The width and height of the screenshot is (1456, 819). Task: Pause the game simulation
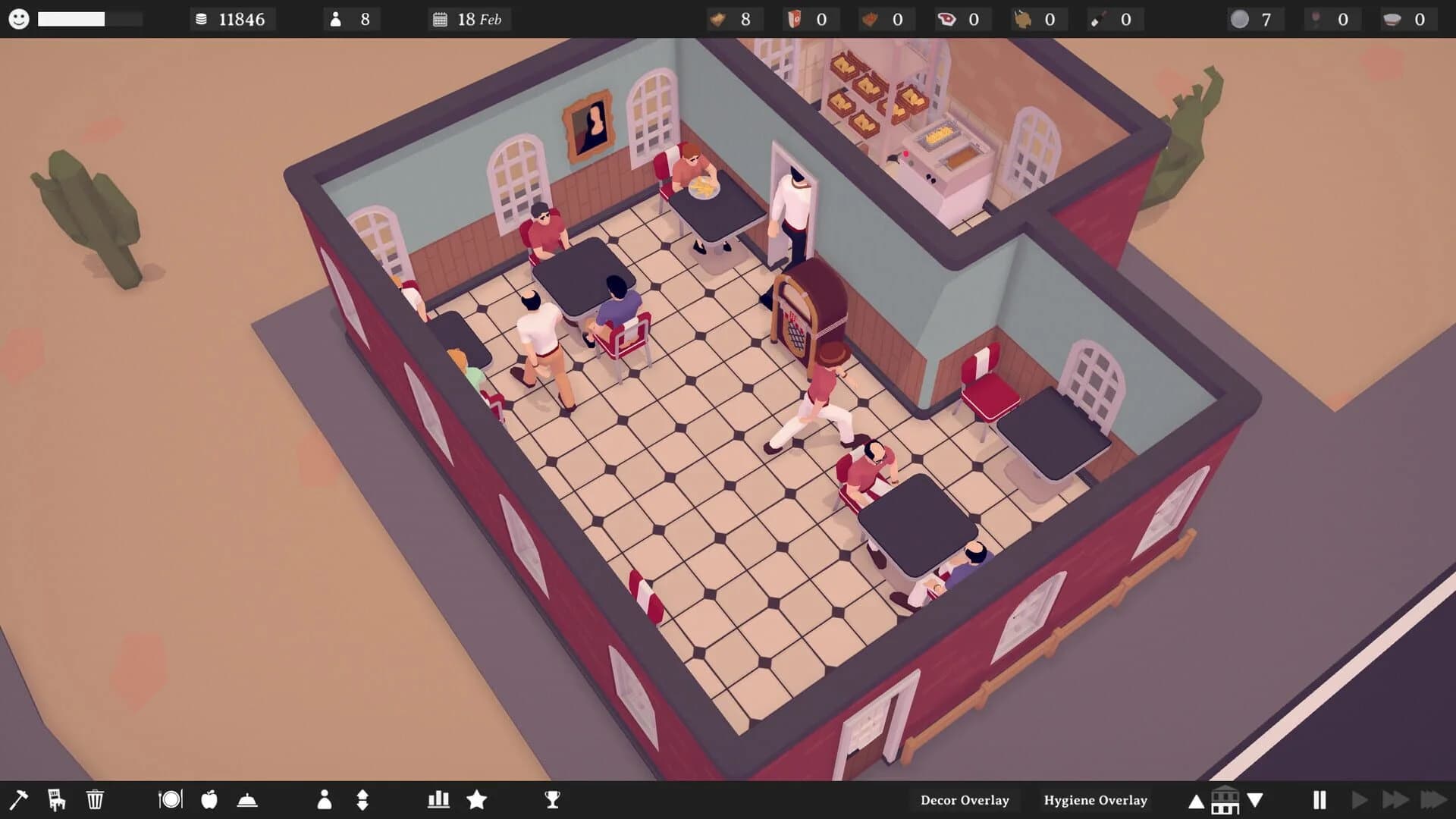point(1321,799)
